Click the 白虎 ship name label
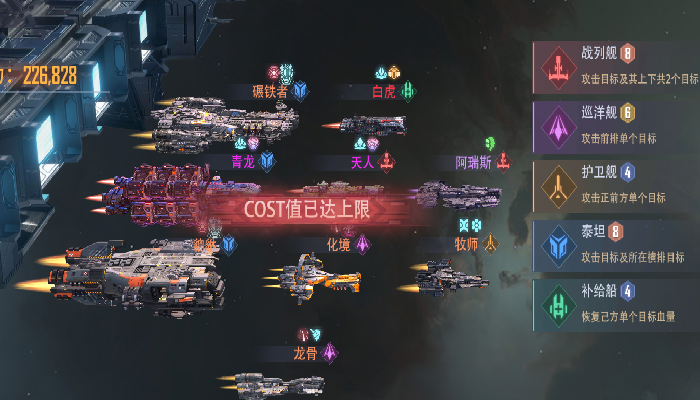This screenshot has height=400, width=700. pyautogui.click(x=384, y=91)
